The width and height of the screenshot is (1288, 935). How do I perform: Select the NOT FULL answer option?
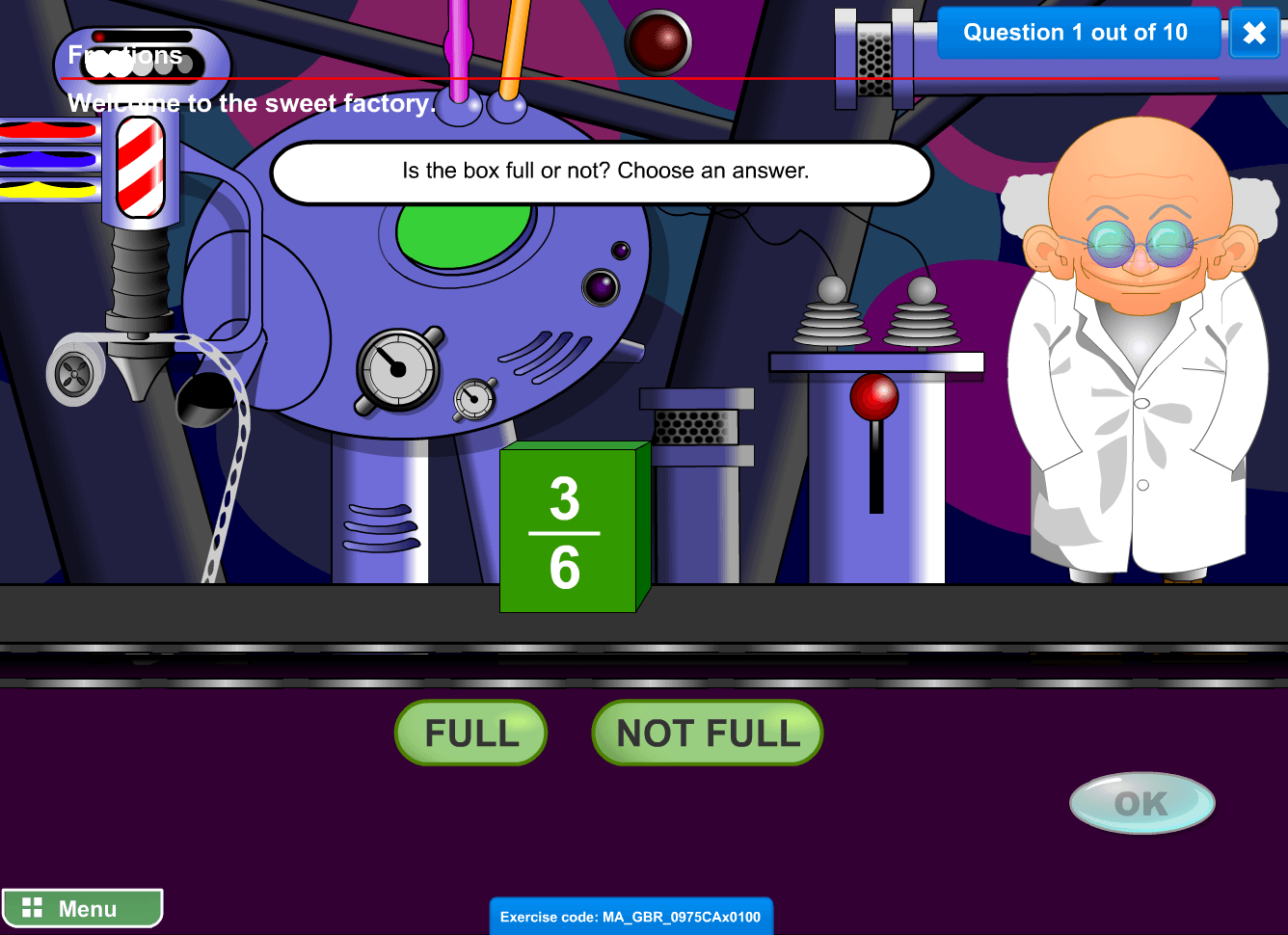(707, 733)
